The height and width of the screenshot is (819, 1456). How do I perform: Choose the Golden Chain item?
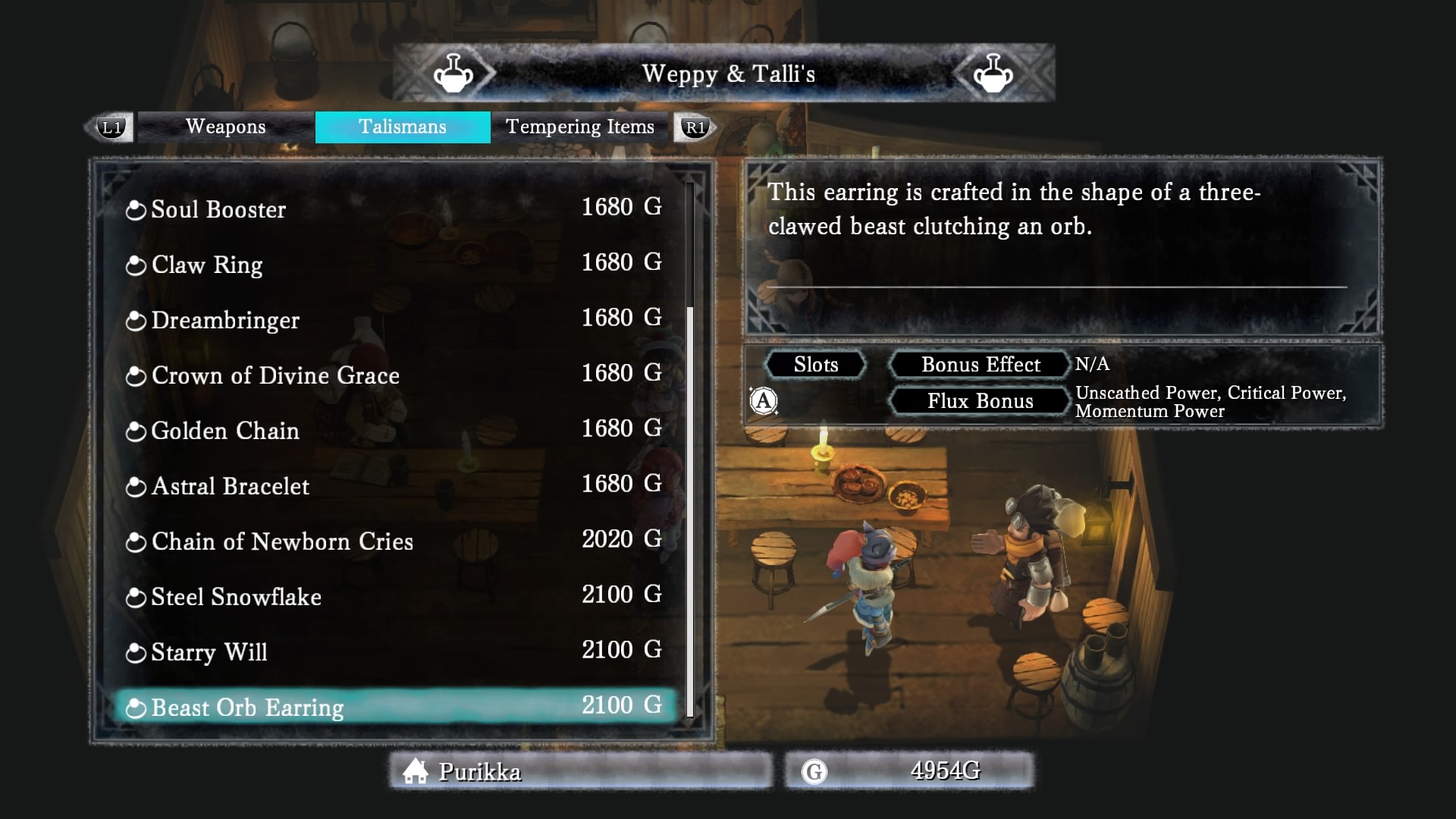click(x=394, y=430)
